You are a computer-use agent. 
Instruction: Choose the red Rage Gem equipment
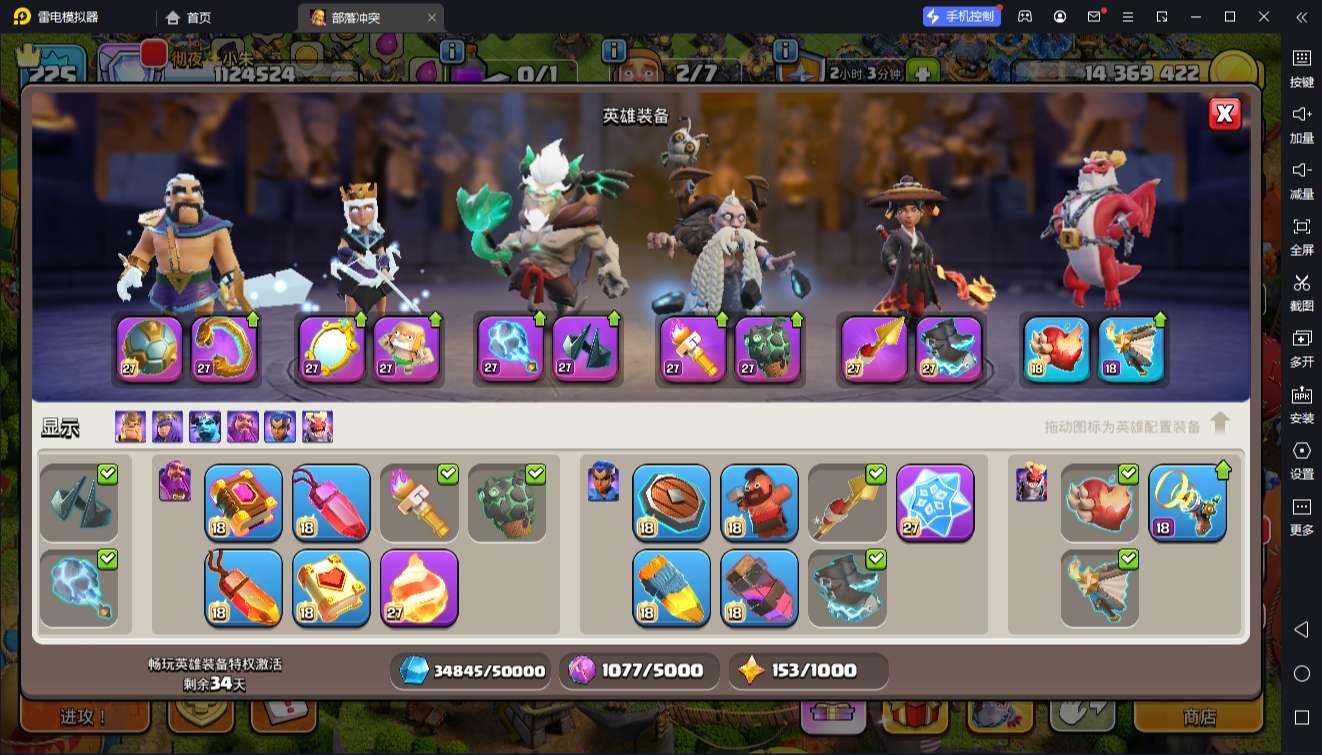point(331,503)
